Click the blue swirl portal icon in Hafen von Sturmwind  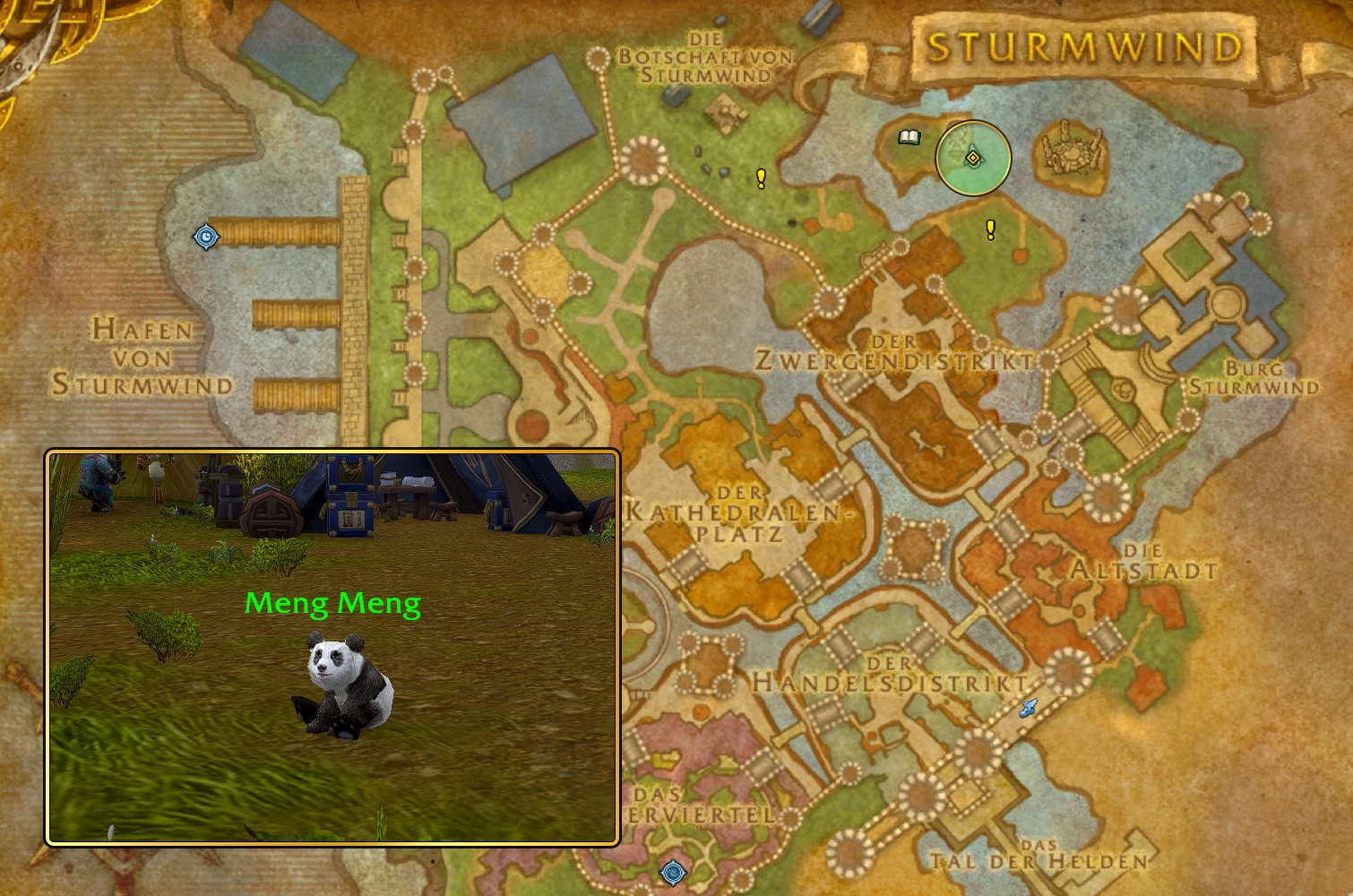coord(206,236)
